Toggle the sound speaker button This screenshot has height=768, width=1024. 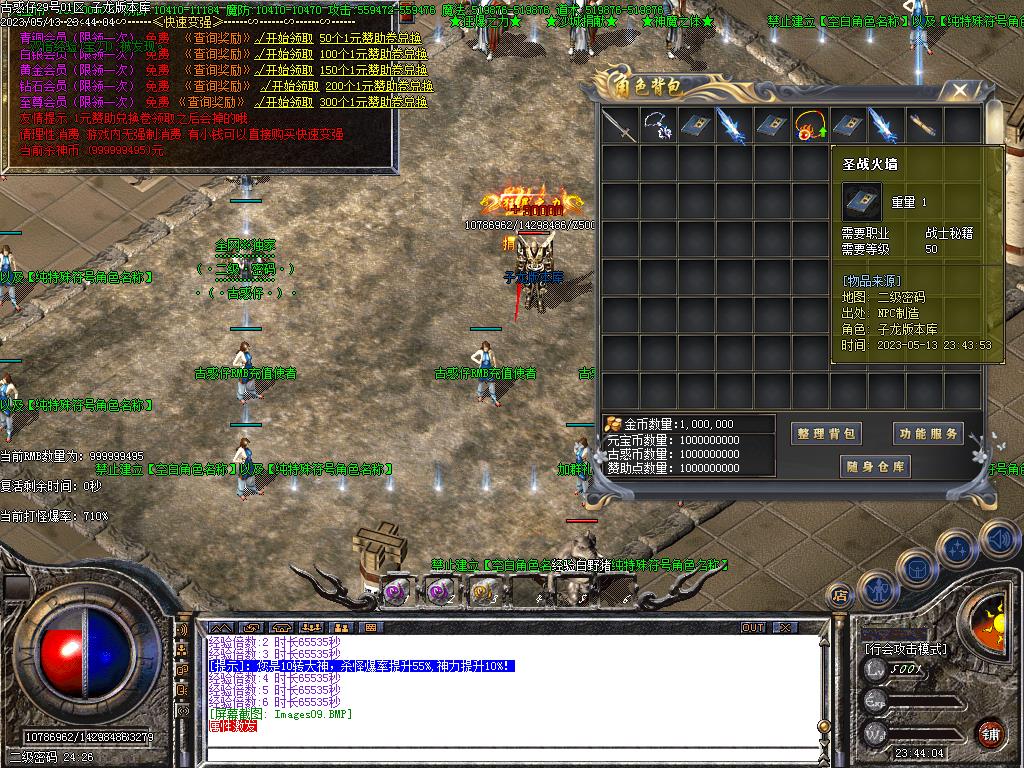(x=997, y=538)
